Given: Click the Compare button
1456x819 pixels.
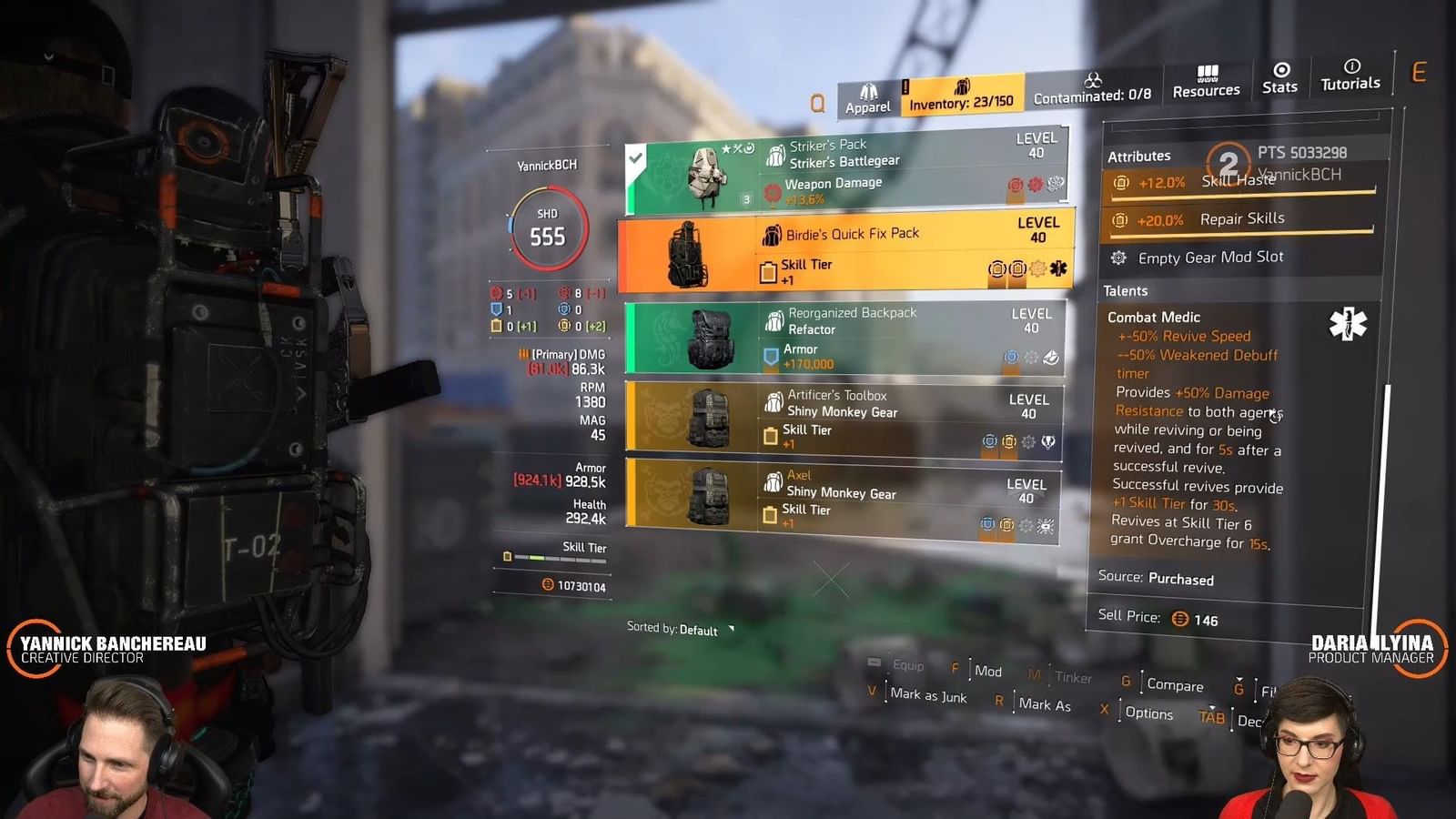Looking at the screenshot, I should pyautogui.click(x=1178, y=684).
